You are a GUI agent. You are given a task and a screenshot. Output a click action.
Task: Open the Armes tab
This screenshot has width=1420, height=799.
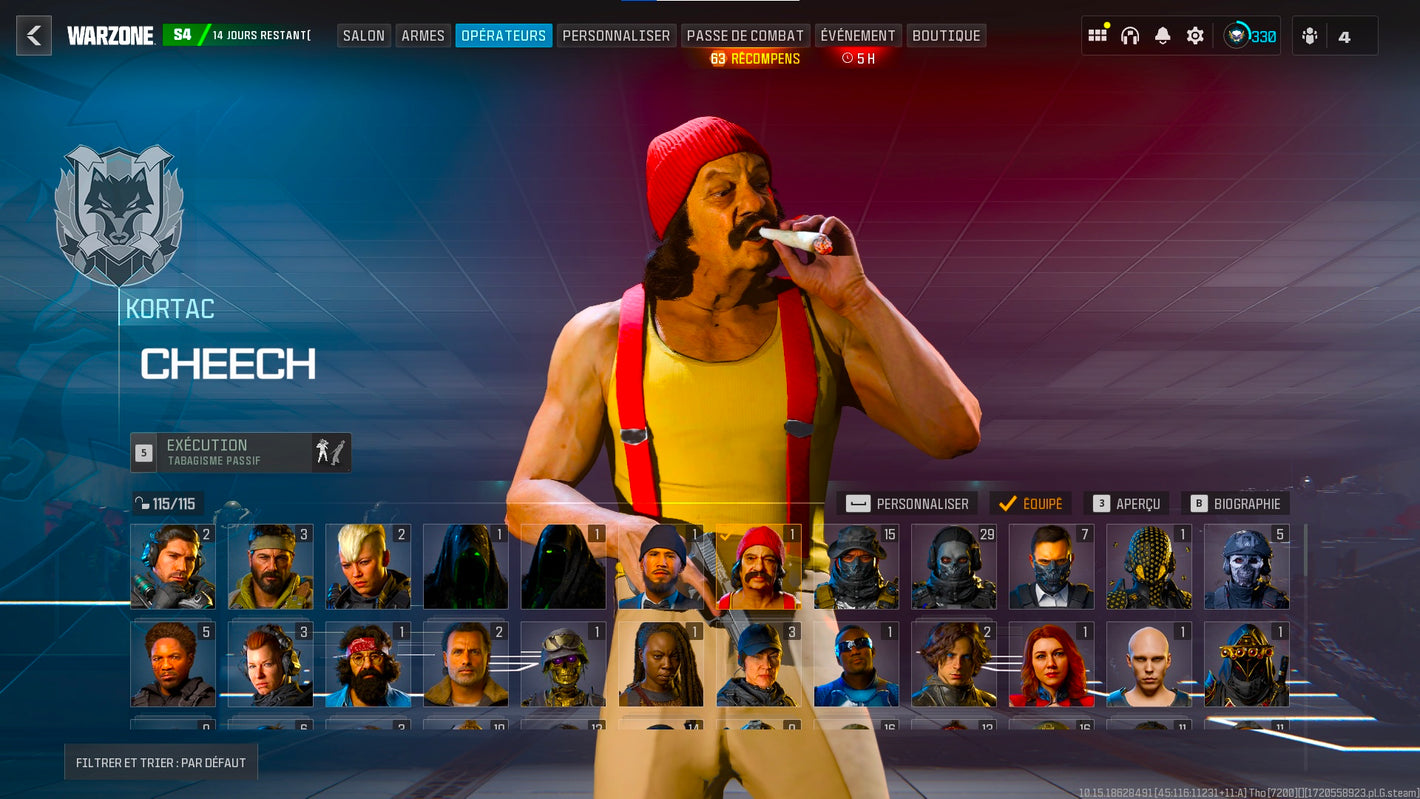pyautogui.click(x=423, y=36)
